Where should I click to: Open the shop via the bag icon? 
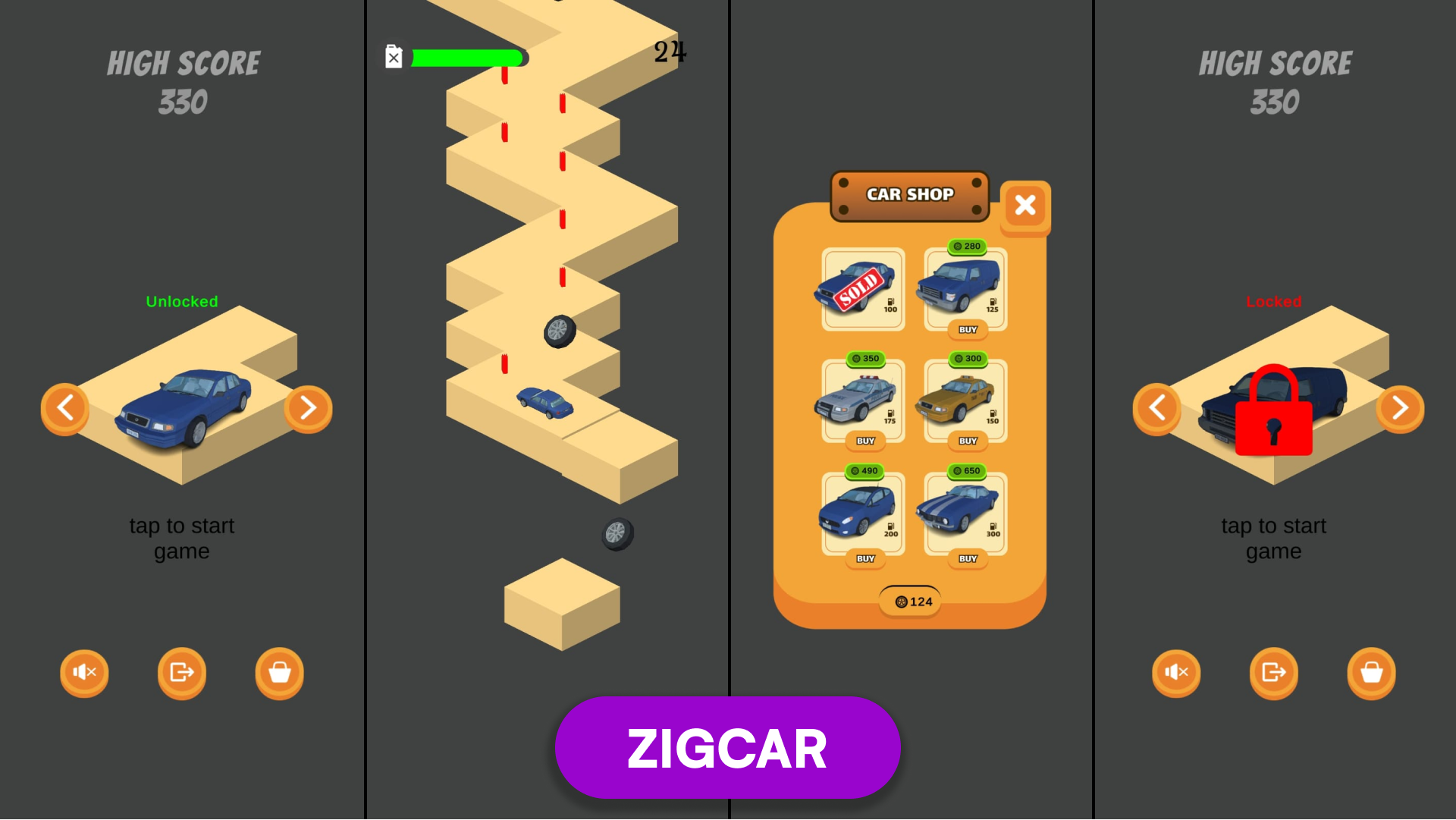pos(278,673)
